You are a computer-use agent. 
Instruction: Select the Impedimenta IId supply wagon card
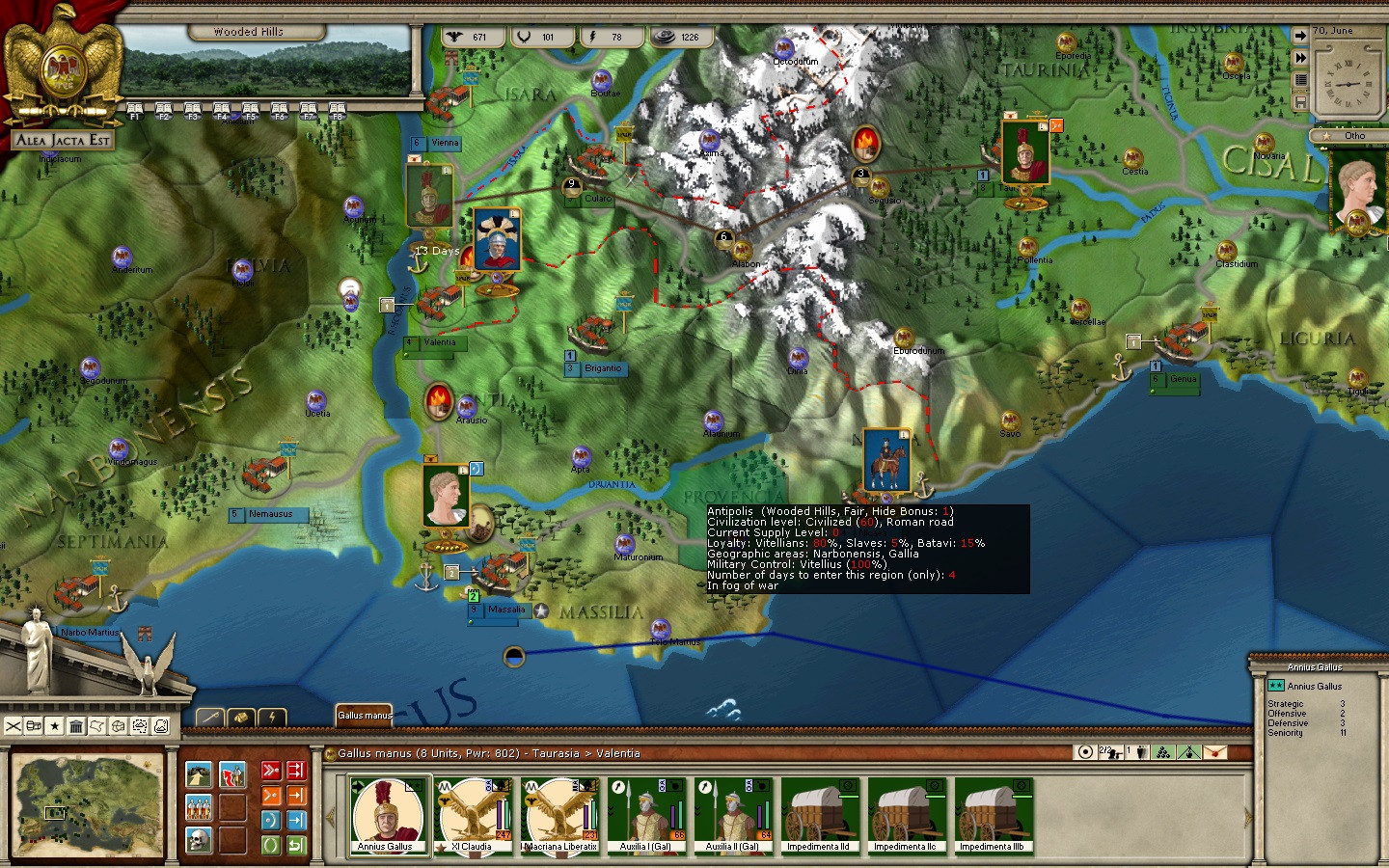819,816
